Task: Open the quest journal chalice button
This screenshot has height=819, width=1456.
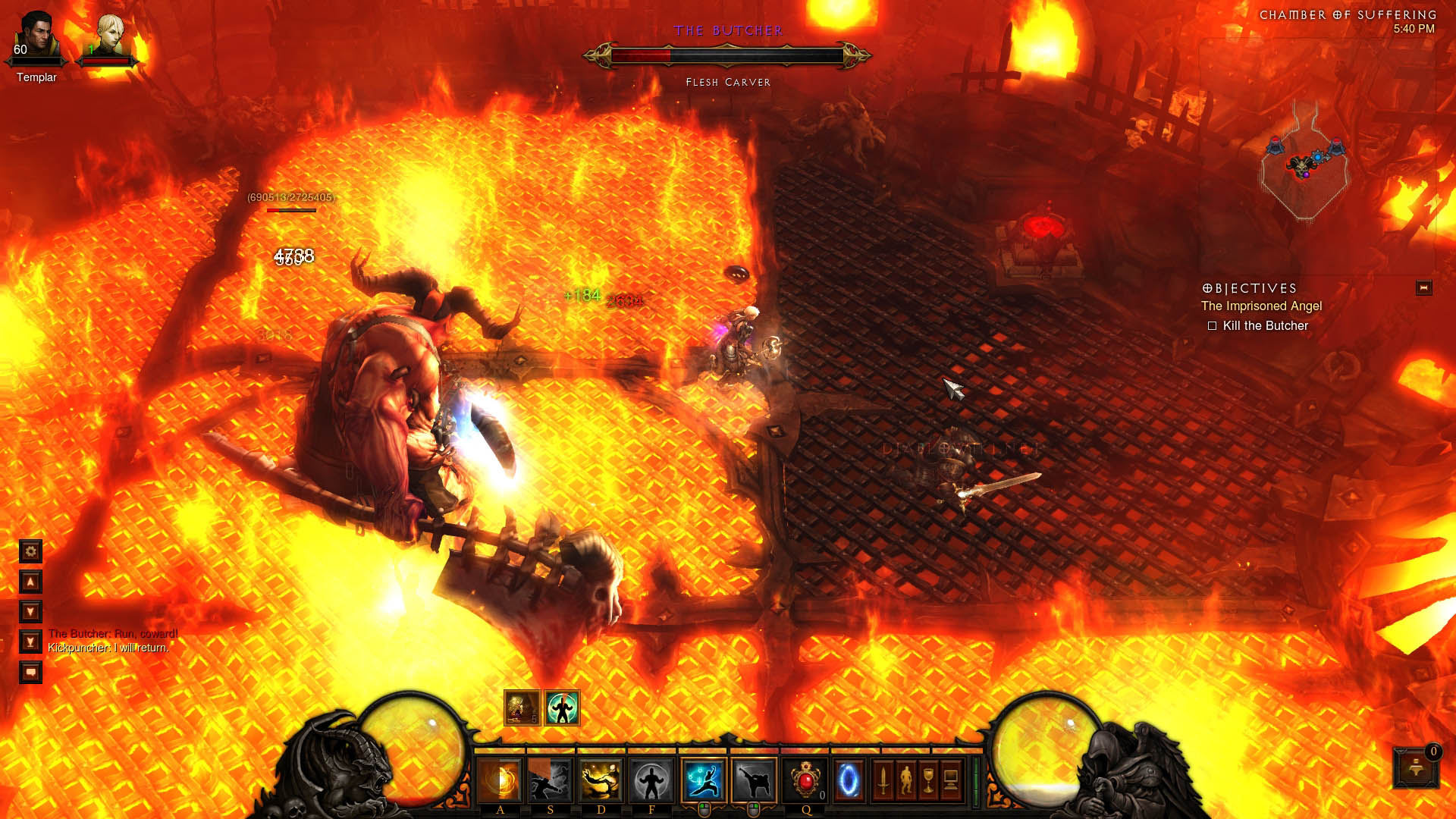Action: click(x=928, y=780)
